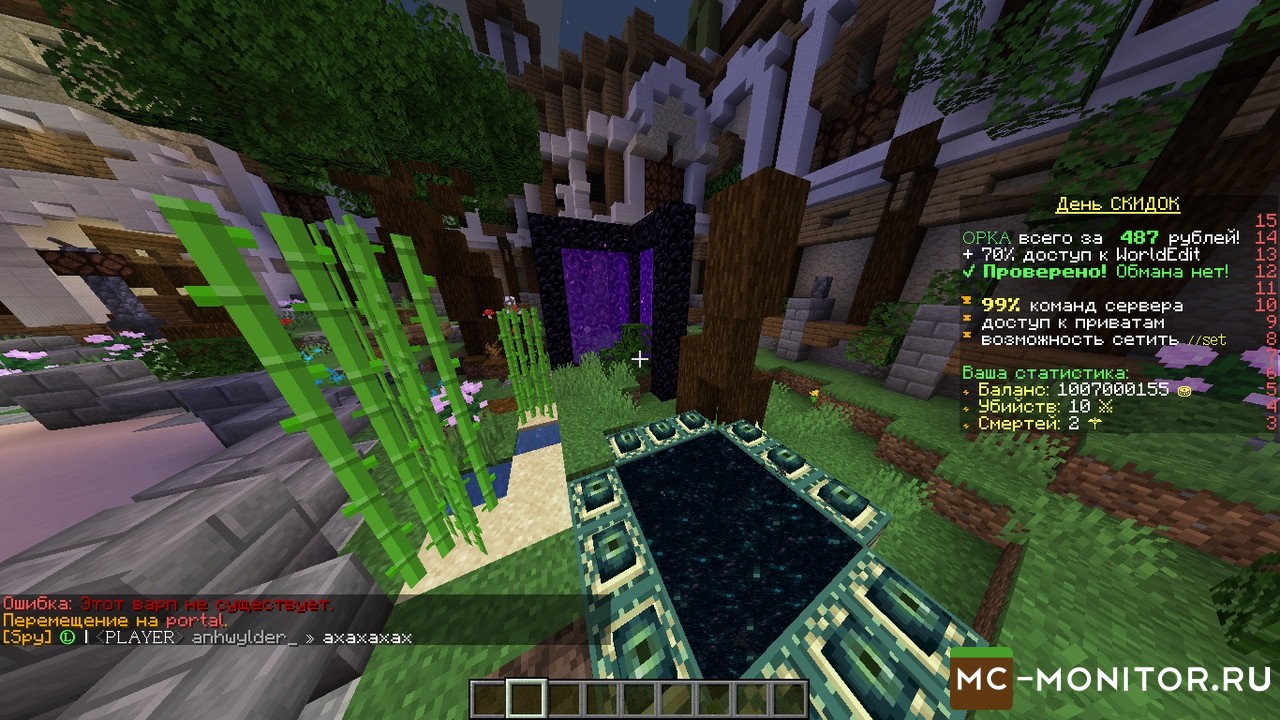Click player name anhwylder_ in chat
The width and height of the screenshot is (1280, 720).
[245, 637]
